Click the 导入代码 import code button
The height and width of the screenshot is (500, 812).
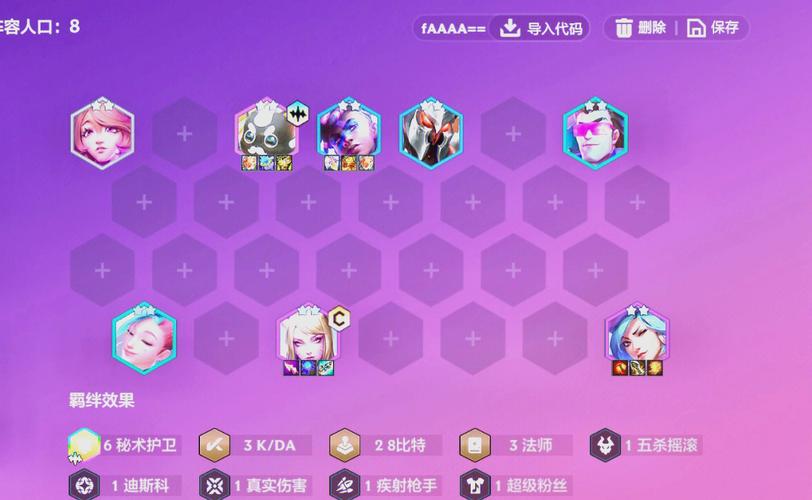pos(541,28)
